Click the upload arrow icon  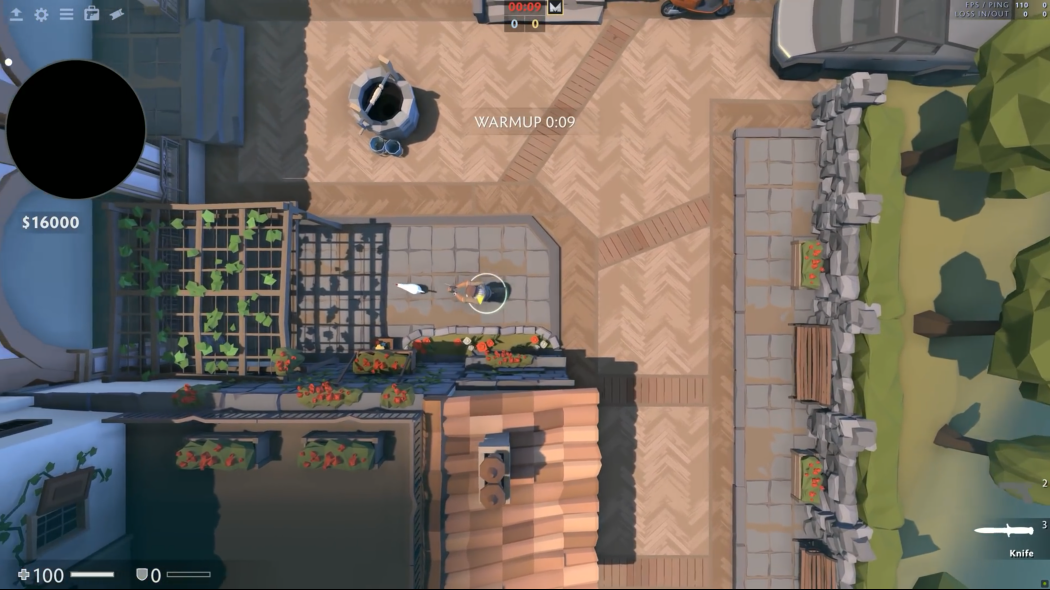point(16,14)
